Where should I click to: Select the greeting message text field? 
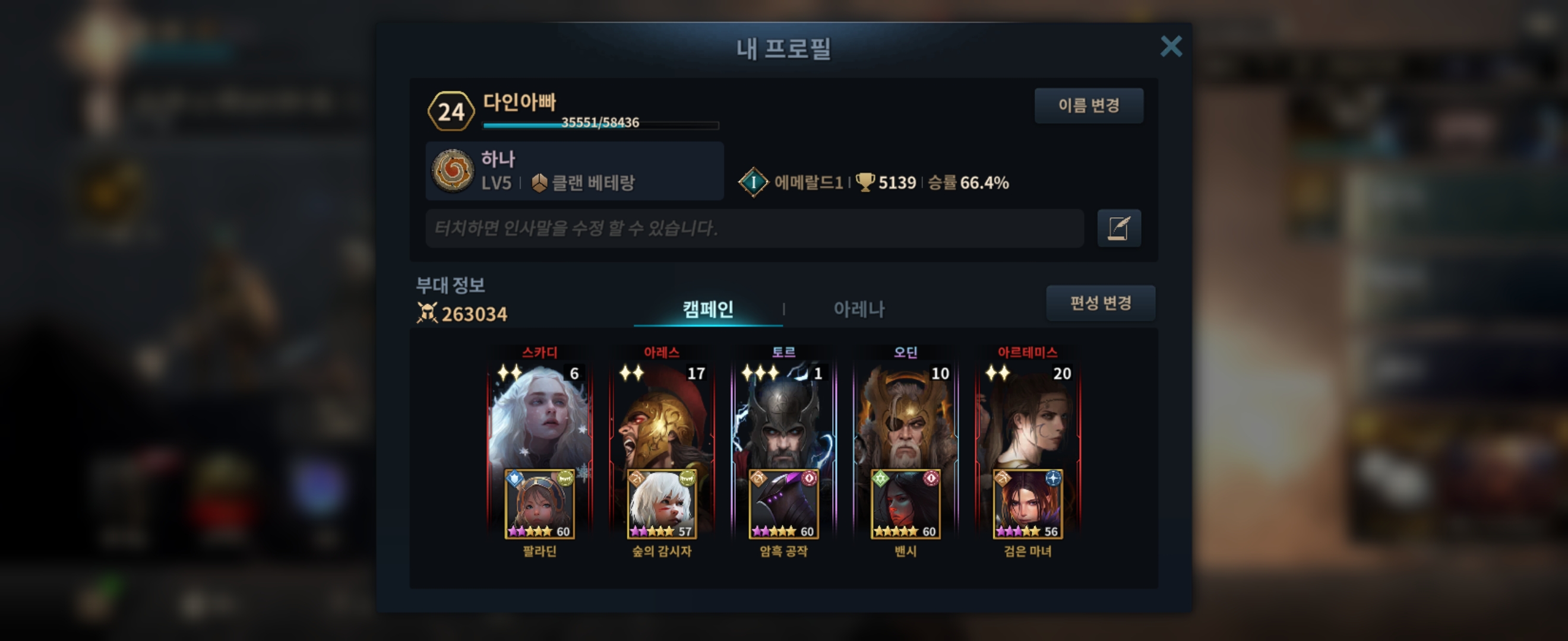(x=754, y=228)
